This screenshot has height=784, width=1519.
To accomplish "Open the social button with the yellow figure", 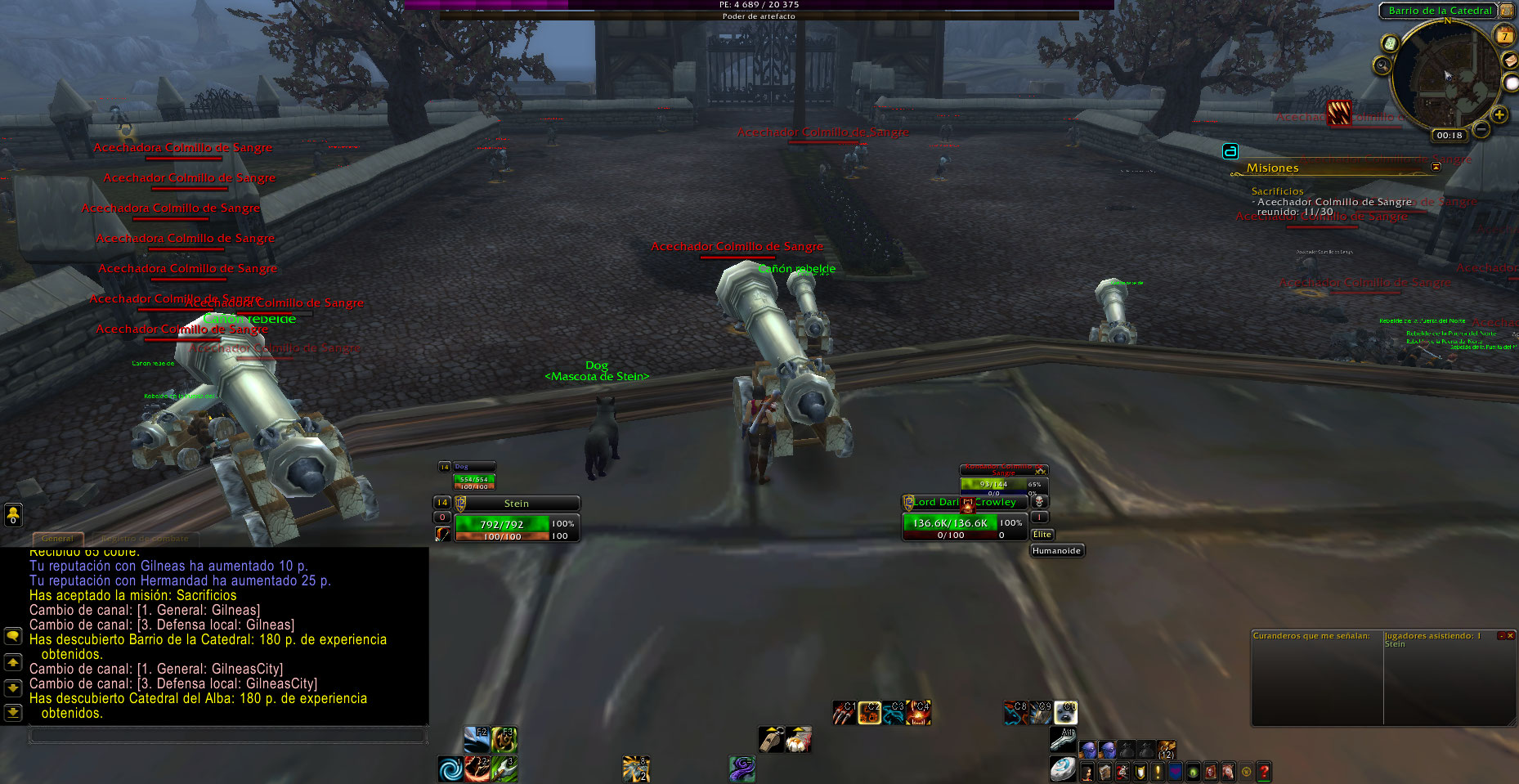I will [x=13, y=514].
